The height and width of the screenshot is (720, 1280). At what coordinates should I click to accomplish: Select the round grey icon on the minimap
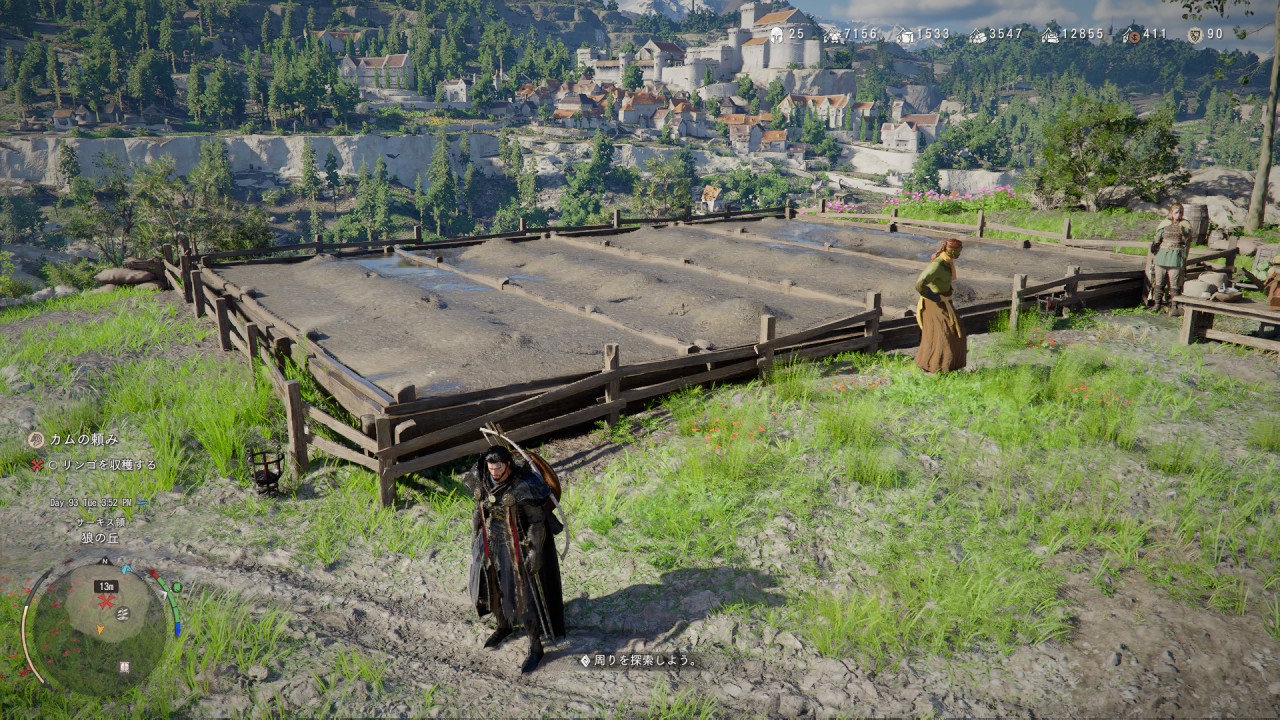121,614
